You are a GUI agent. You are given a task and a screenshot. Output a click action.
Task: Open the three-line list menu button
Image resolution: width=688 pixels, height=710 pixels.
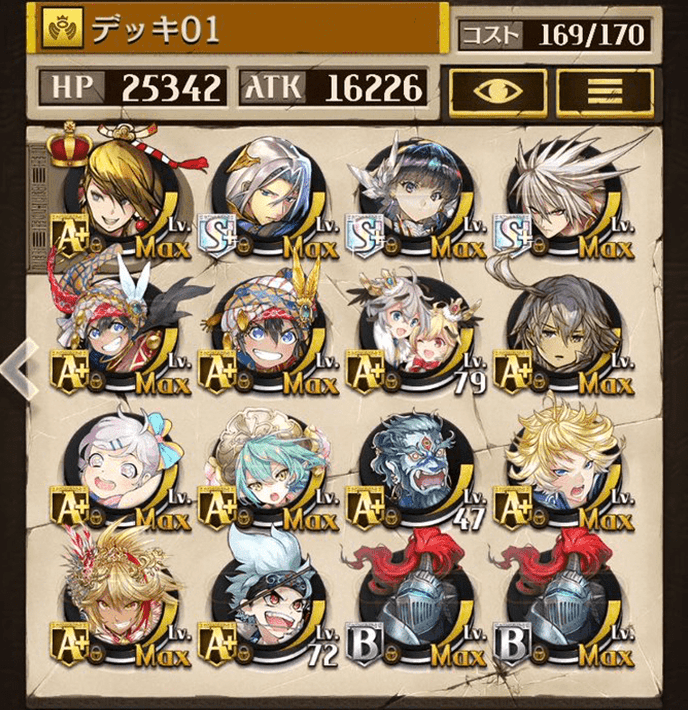point(604,90)
